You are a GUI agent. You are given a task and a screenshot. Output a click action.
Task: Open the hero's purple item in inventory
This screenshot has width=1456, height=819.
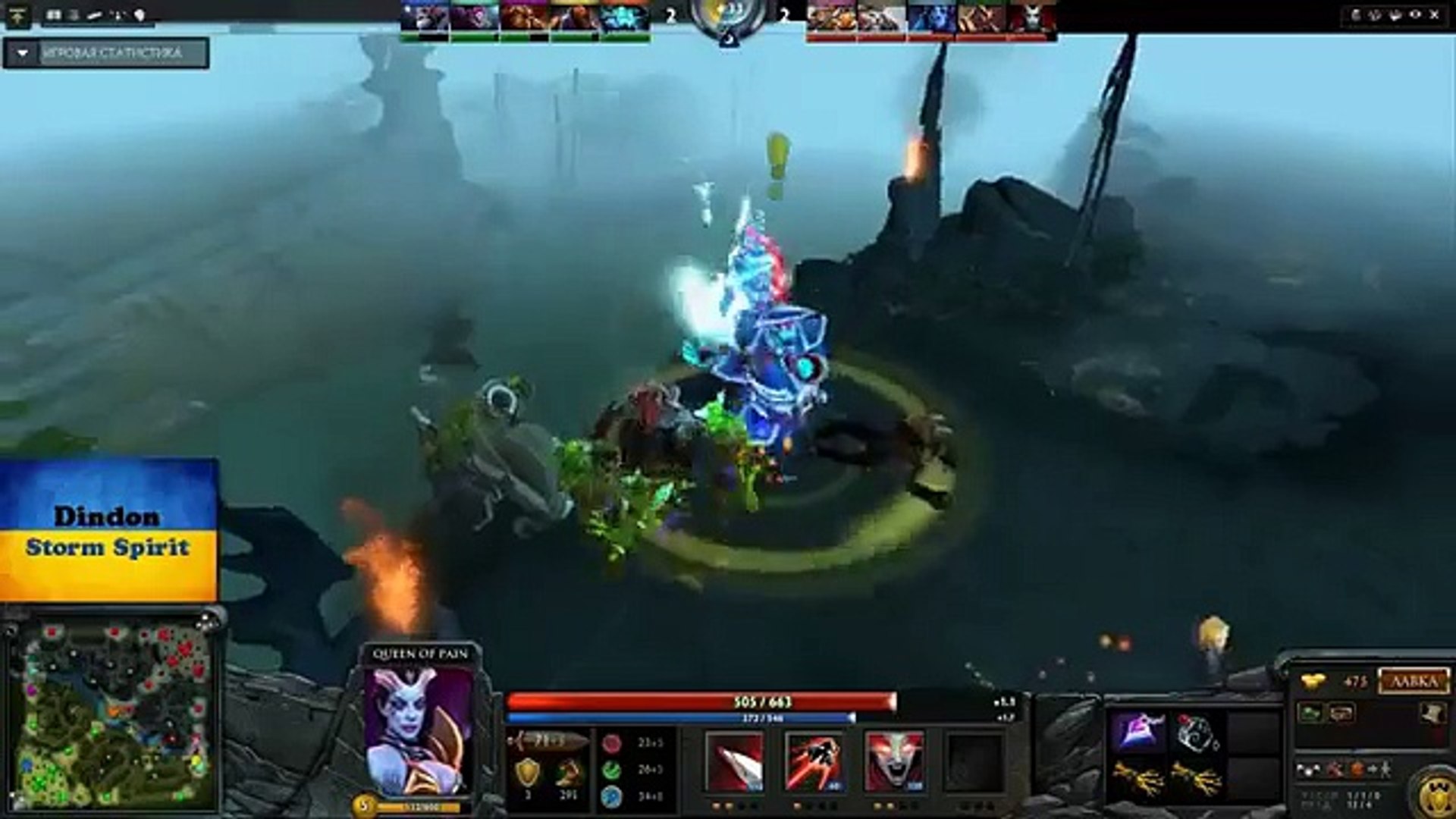[x=1140, y=730]
